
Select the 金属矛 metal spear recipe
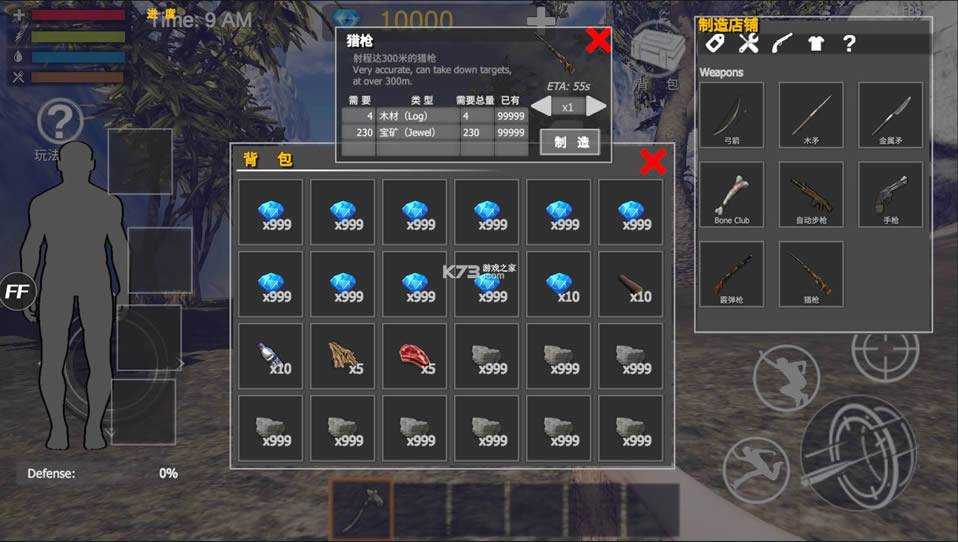pos(890,115)
